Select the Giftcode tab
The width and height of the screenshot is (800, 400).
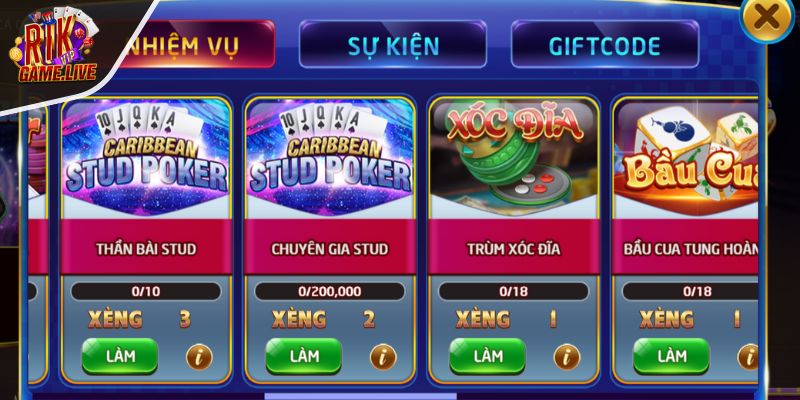604,45
